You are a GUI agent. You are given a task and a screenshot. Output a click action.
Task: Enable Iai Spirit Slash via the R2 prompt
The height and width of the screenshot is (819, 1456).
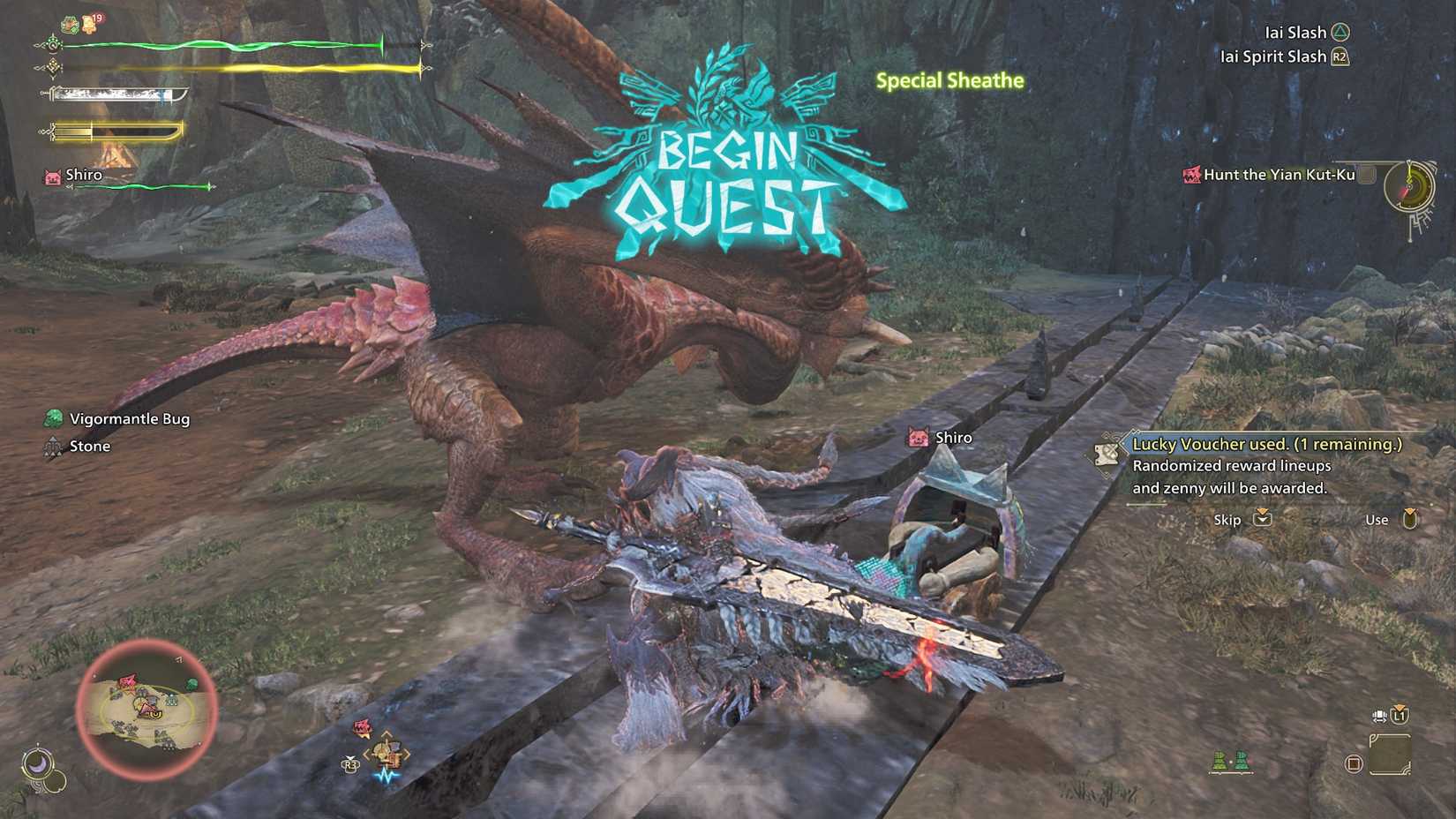[1342, 56]
